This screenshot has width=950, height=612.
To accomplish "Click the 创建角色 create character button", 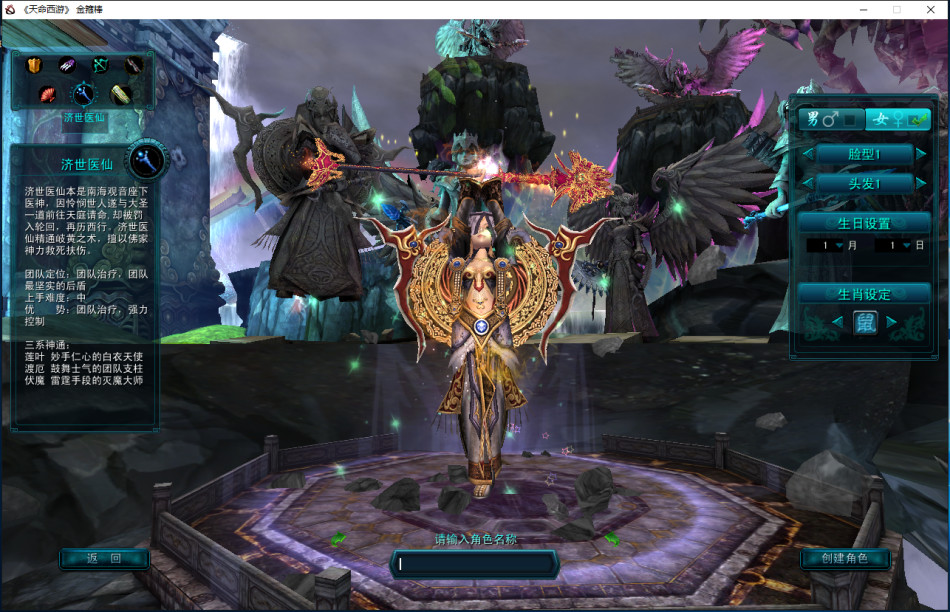I will tap(845, 559).
